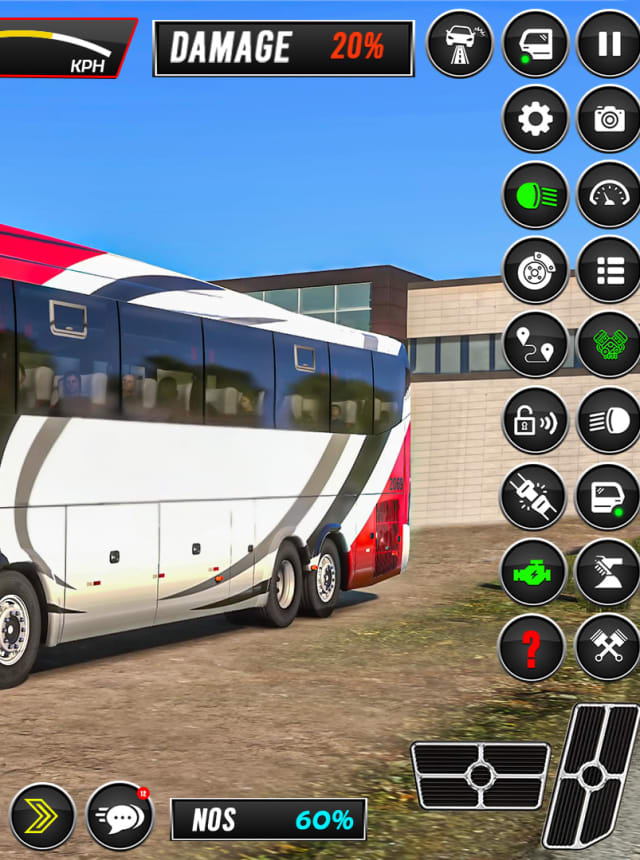
Task: Toggle the green headlight beam icon
Action: [x=535, y=194]
